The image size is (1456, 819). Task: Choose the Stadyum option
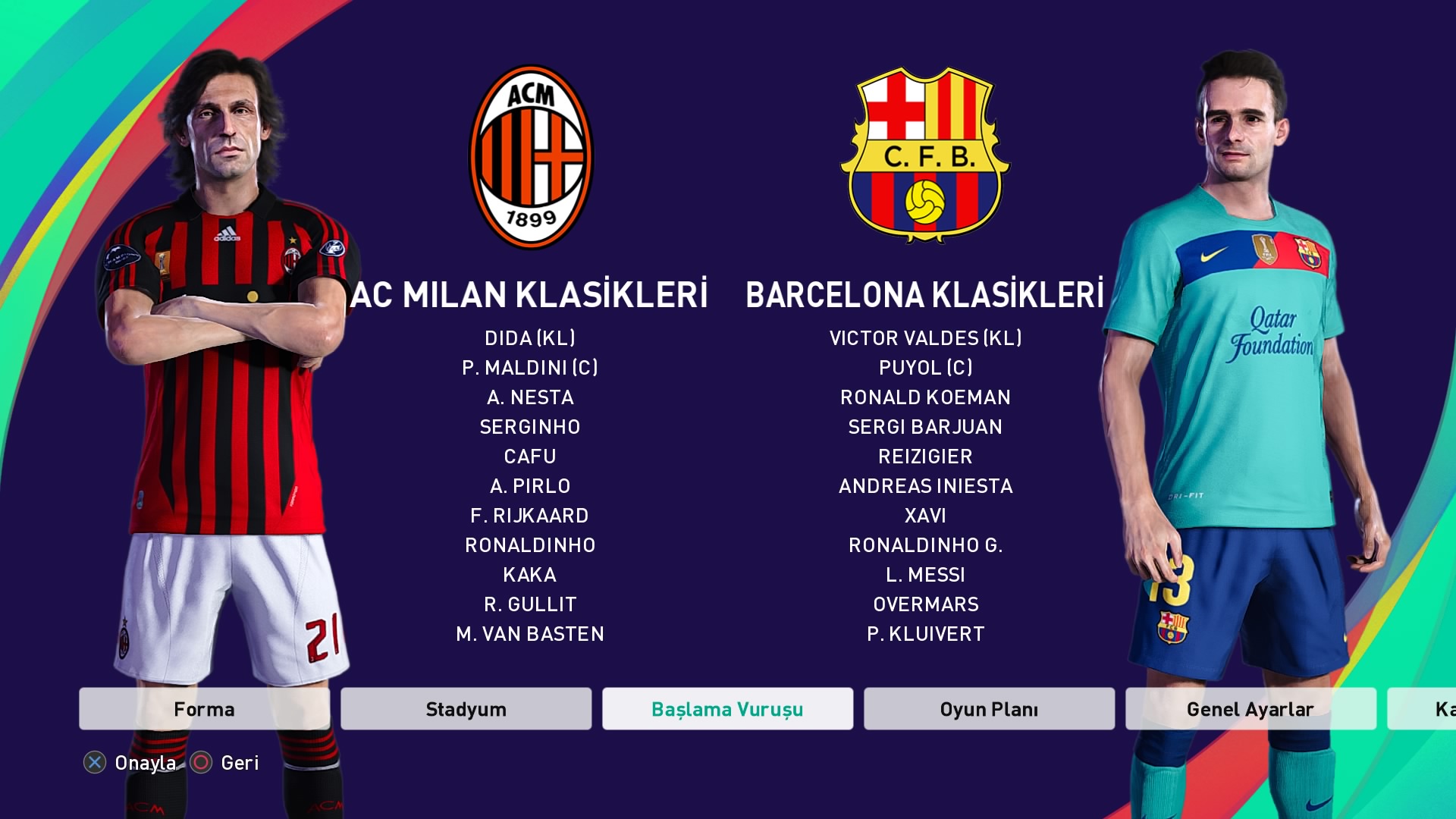(x=466, y=709)
